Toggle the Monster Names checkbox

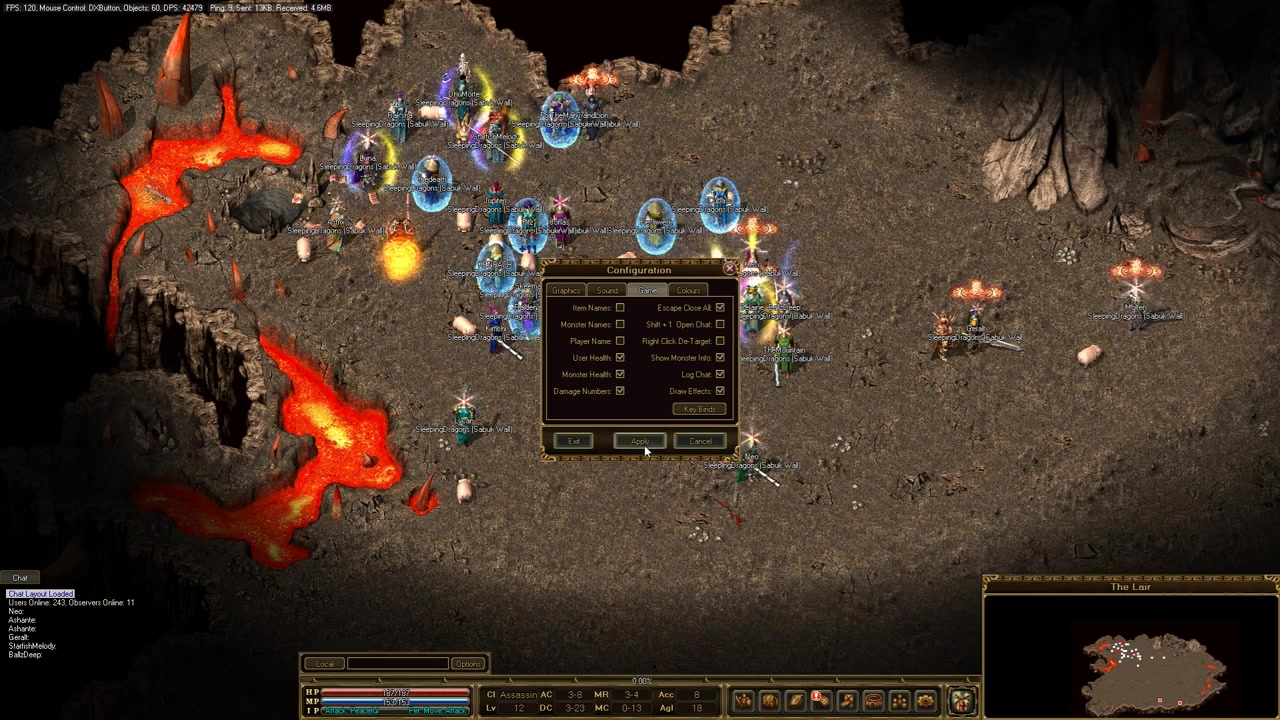620,324
